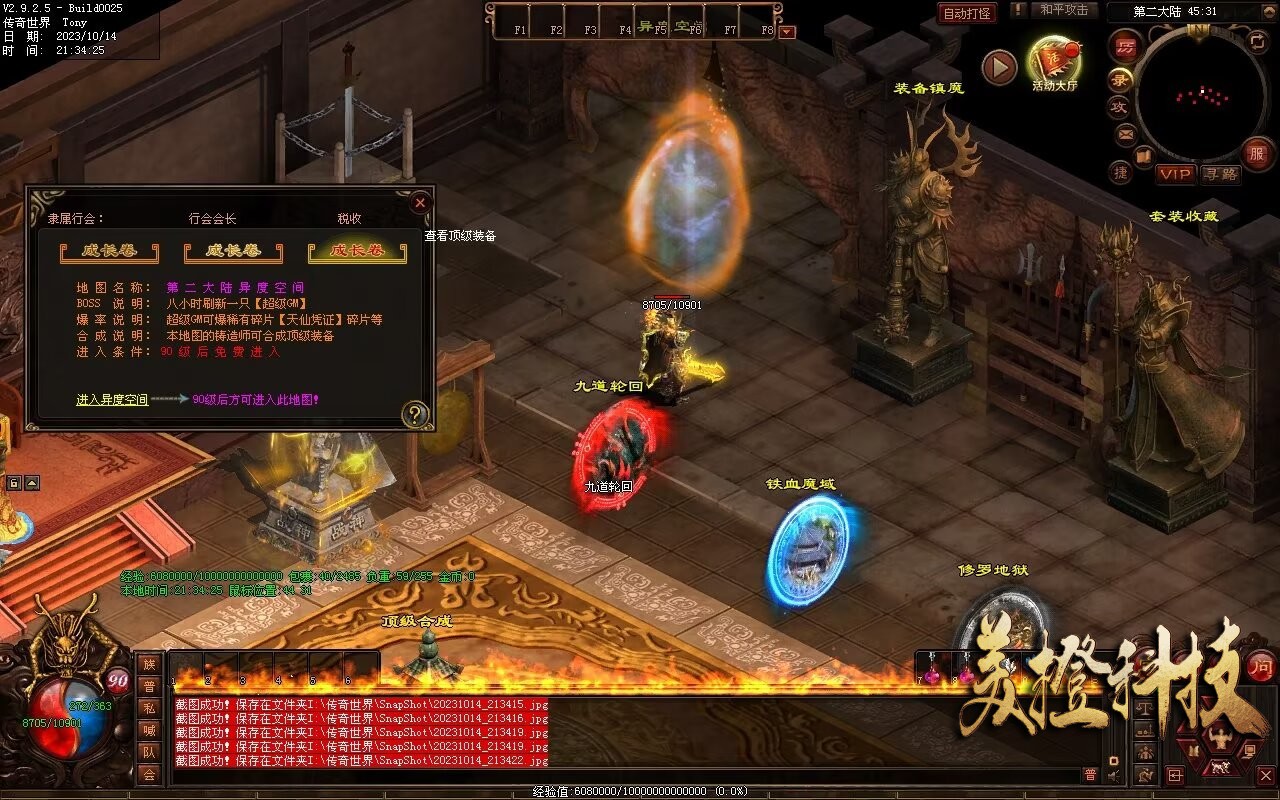Select the 族 chat channel
The image size is (1280, 800).
(149, 664)
